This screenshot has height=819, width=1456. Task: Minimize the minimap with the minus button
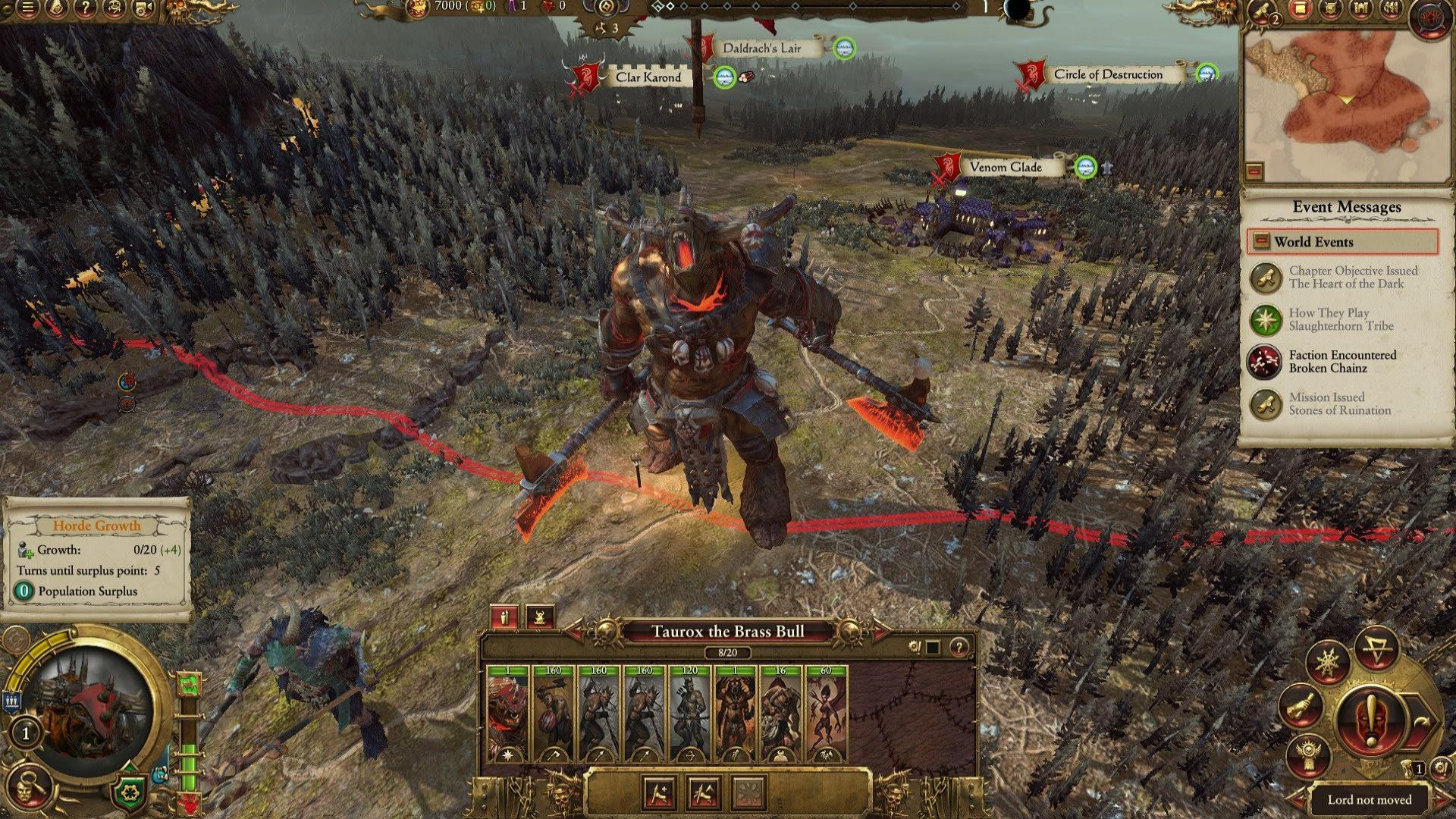(1255, 171)
